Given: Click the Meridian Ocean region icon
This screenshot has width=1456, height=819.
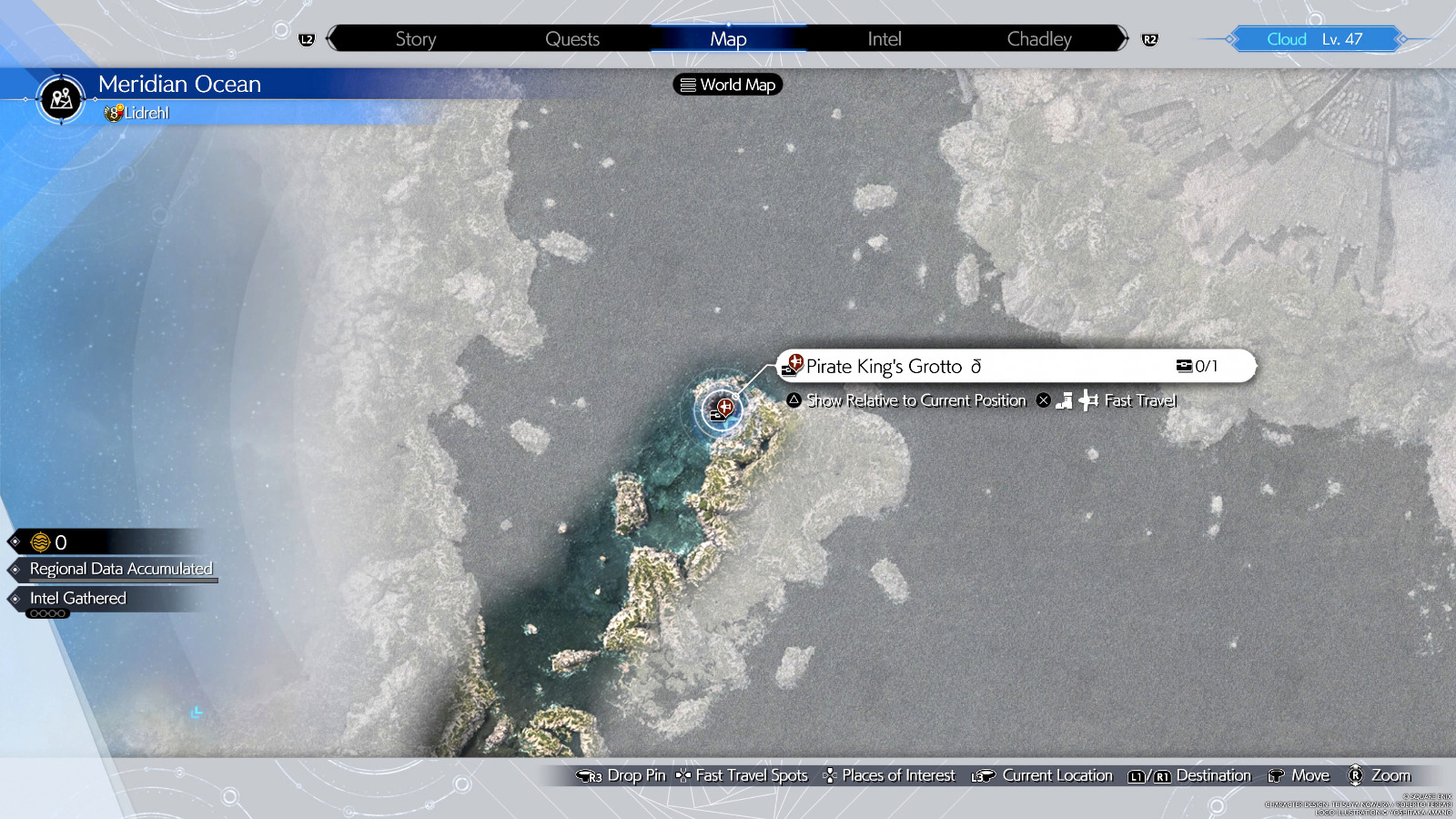Looking at the screenshot, I should 61,98.
